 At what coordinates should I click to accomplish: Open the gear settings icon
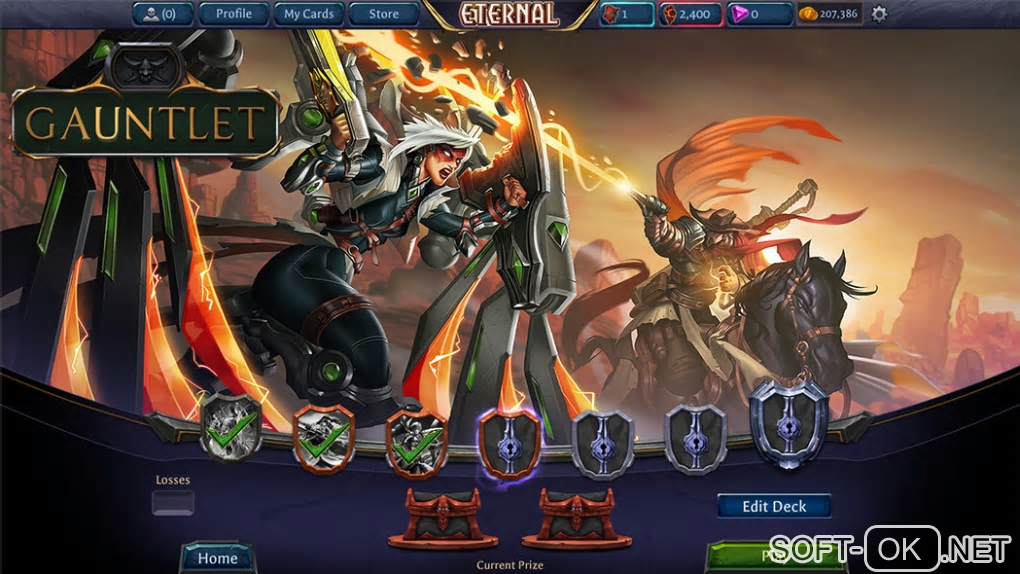pos(879,14)
